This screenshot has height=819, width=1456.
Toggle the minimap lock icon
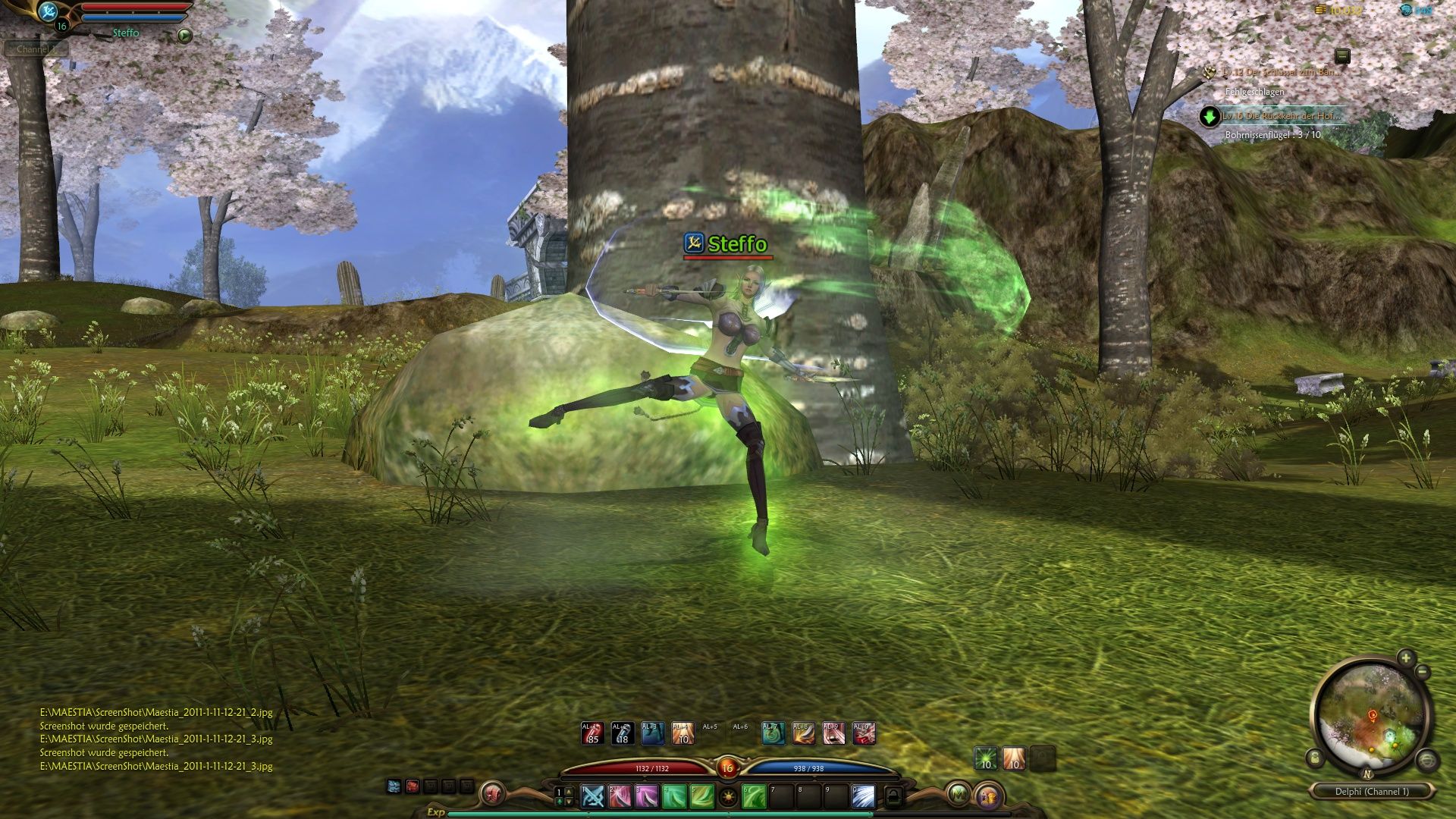pyautogui.click(x=1315, y=758)
